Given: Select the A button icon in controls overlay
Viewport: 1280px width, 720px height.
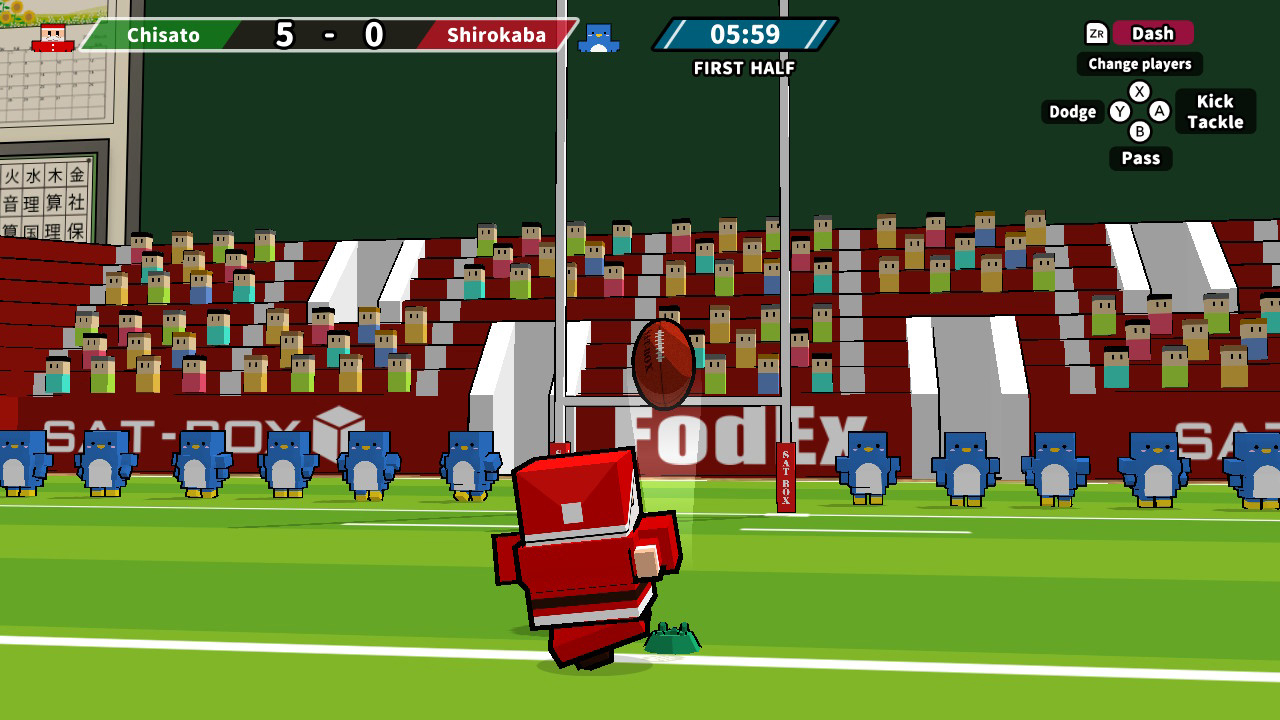Looking at the screenshot, I should (x=1157, y=111).
